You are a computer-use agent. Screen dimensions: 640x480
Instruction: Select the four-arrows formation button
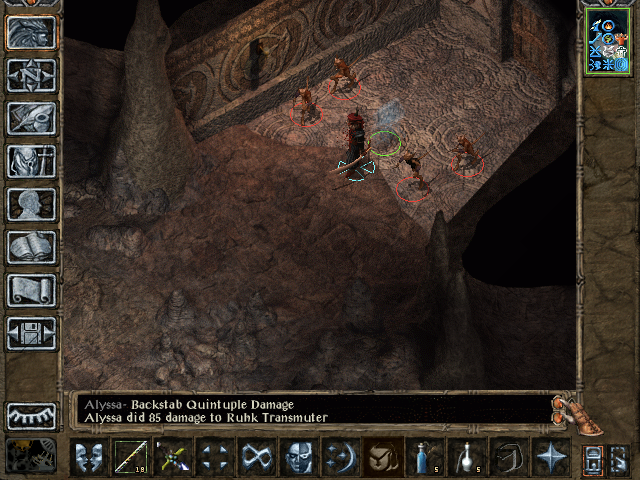click(x=214, y=457)
